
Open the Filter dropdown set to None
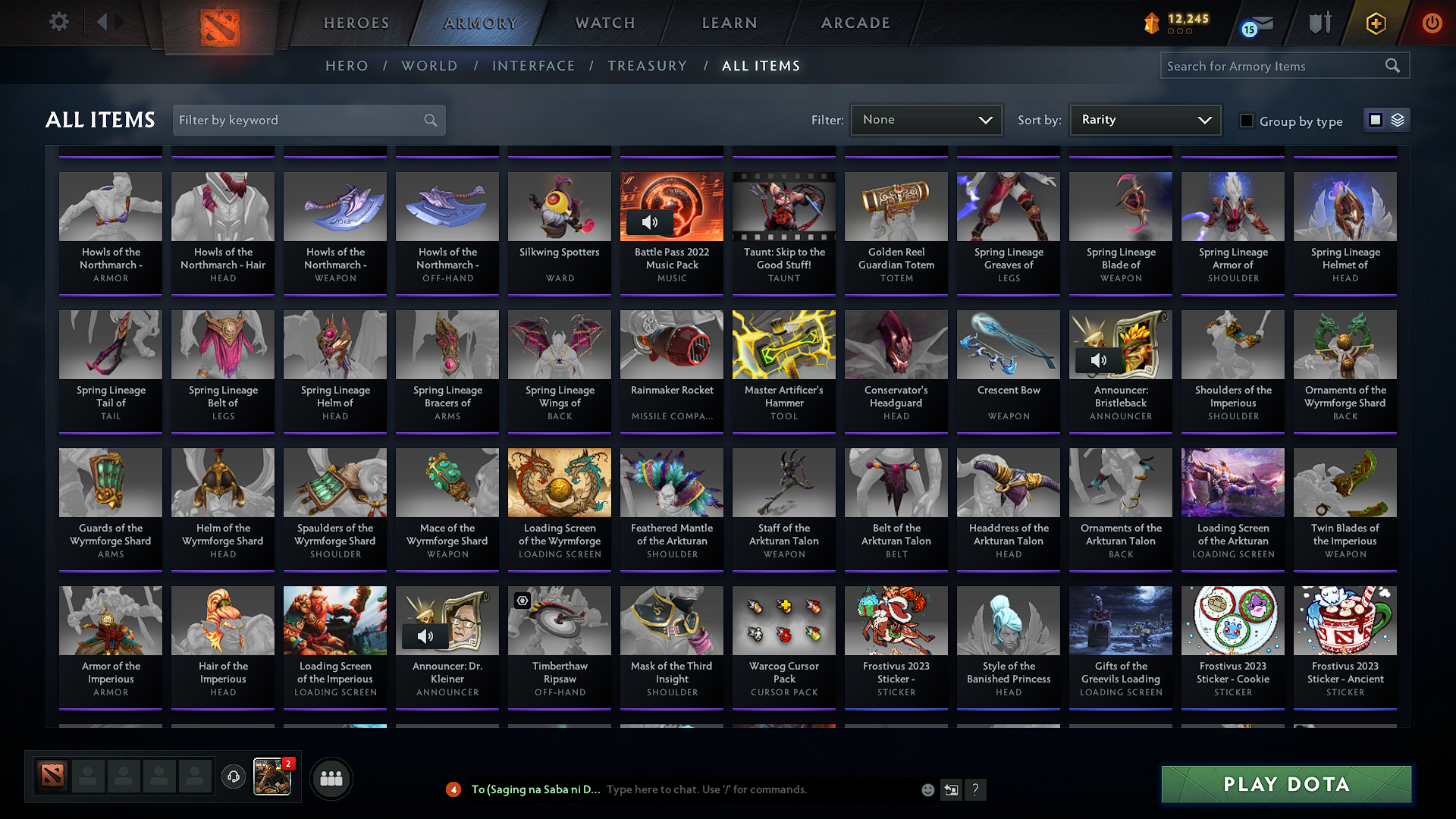(925, 119)
